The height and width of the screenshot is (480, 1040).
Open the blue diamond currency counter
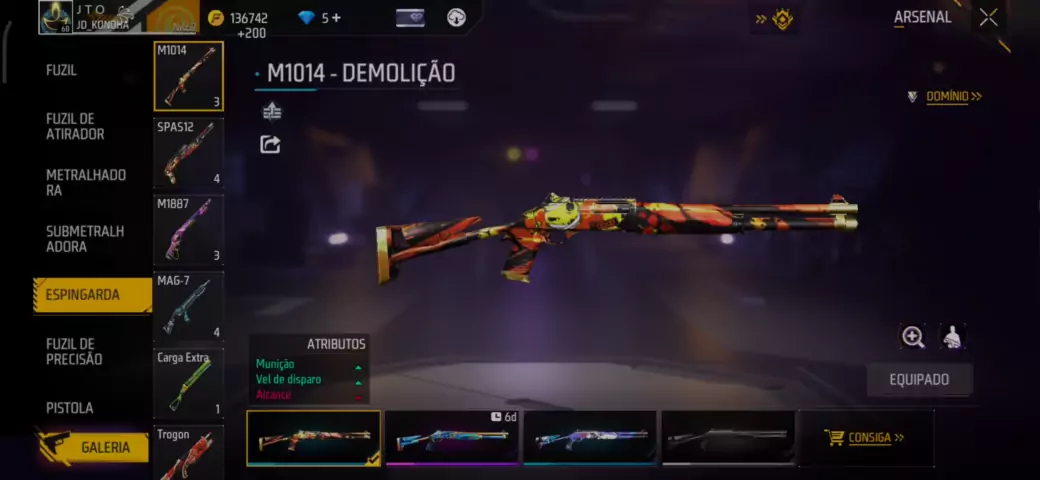pos(319,17)
